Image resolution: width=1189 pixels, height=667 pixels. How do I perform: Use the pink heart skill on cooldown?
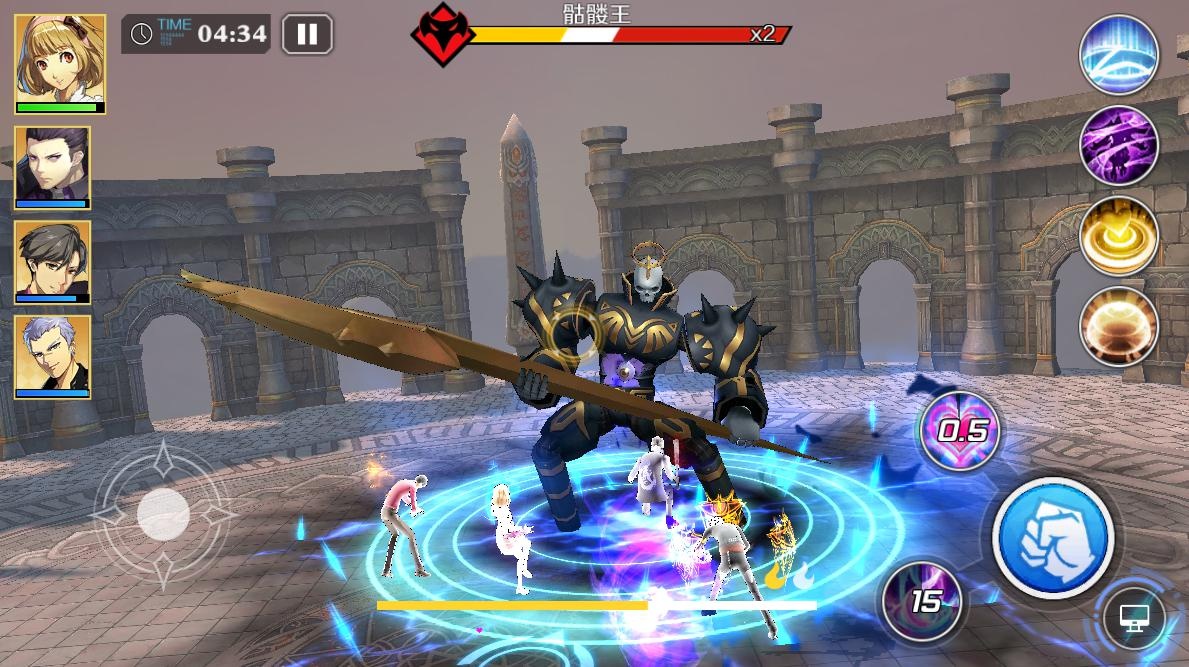click(x=959, y=431)
